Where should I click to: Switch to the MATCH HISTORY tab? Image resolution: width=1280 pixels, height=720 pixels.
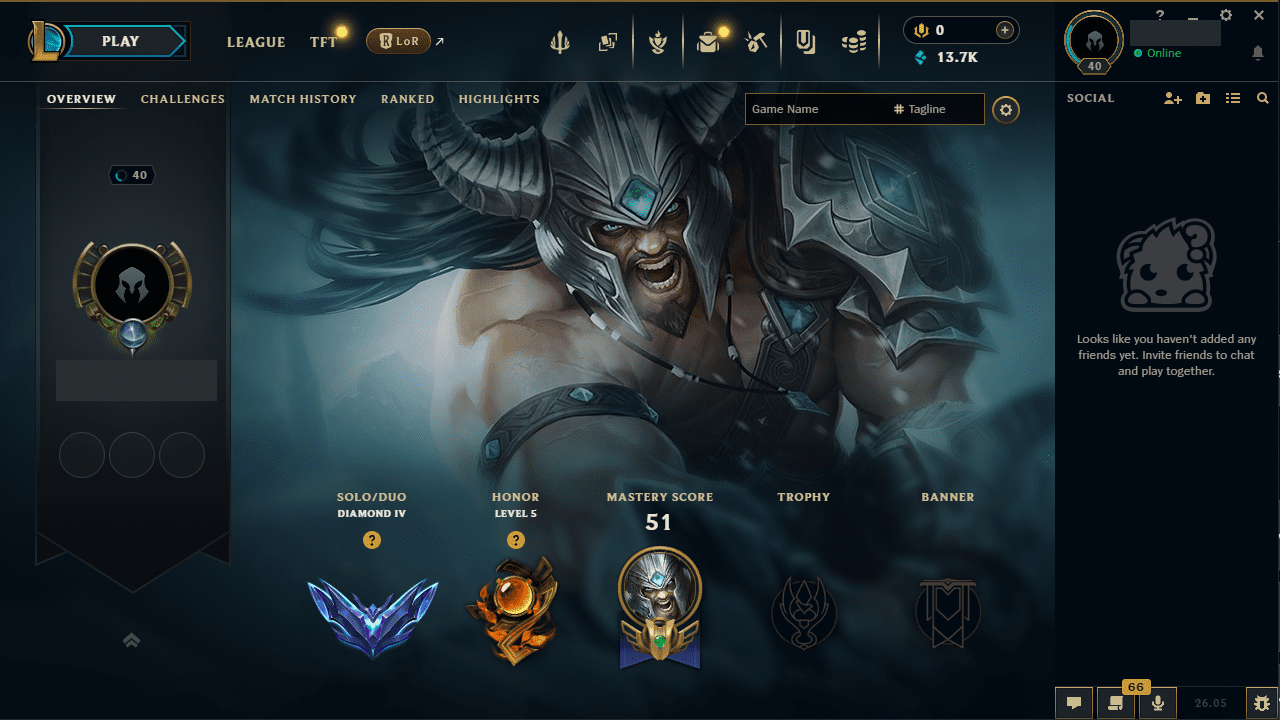[x=303, y=99]
